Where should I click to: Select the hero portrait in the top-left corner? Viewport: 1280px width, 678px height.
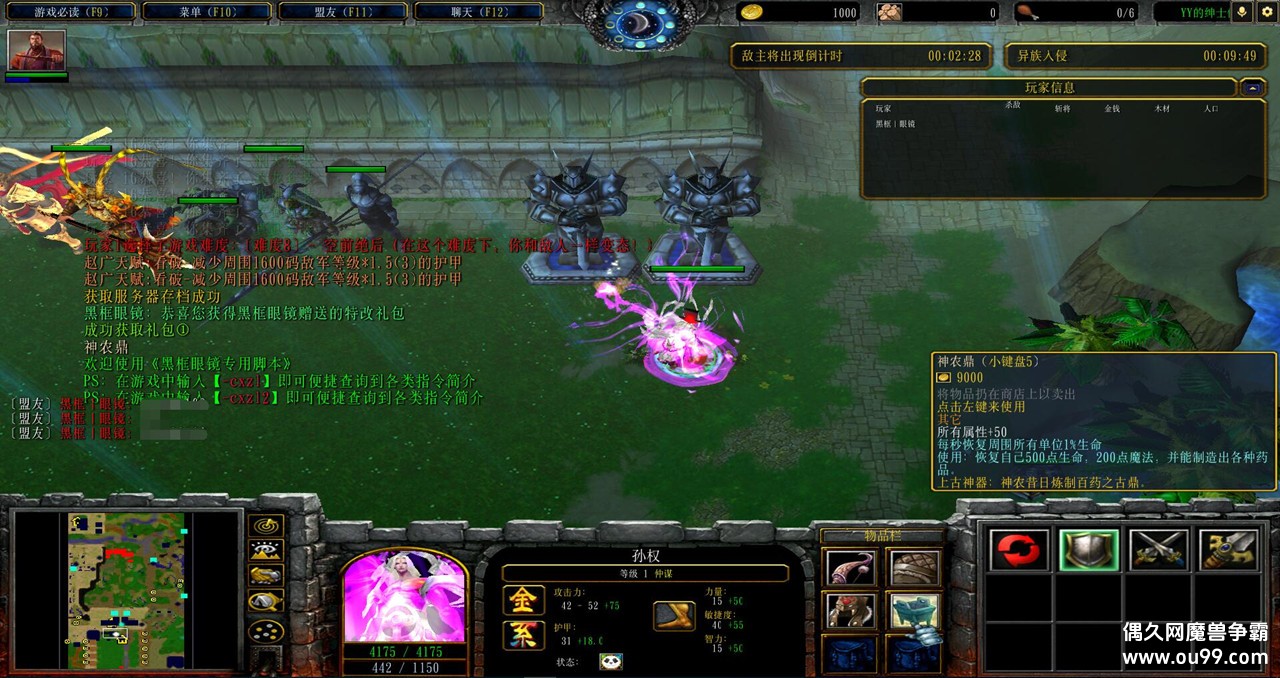tap(37, 50)
